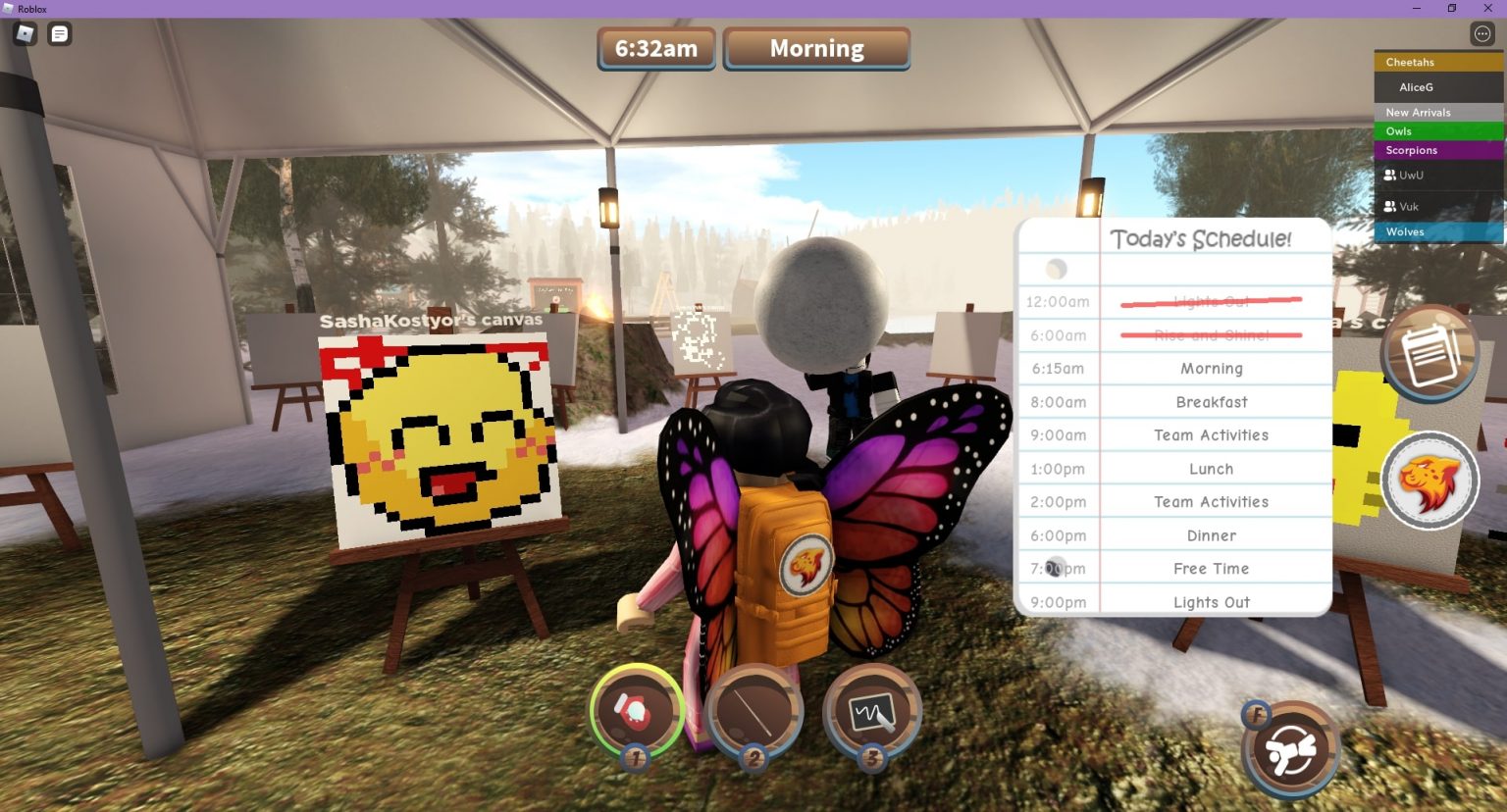Toggle the group icon beside Vuk
The height and width of the screenshot is (812, 1507).
click(1390, 206)
